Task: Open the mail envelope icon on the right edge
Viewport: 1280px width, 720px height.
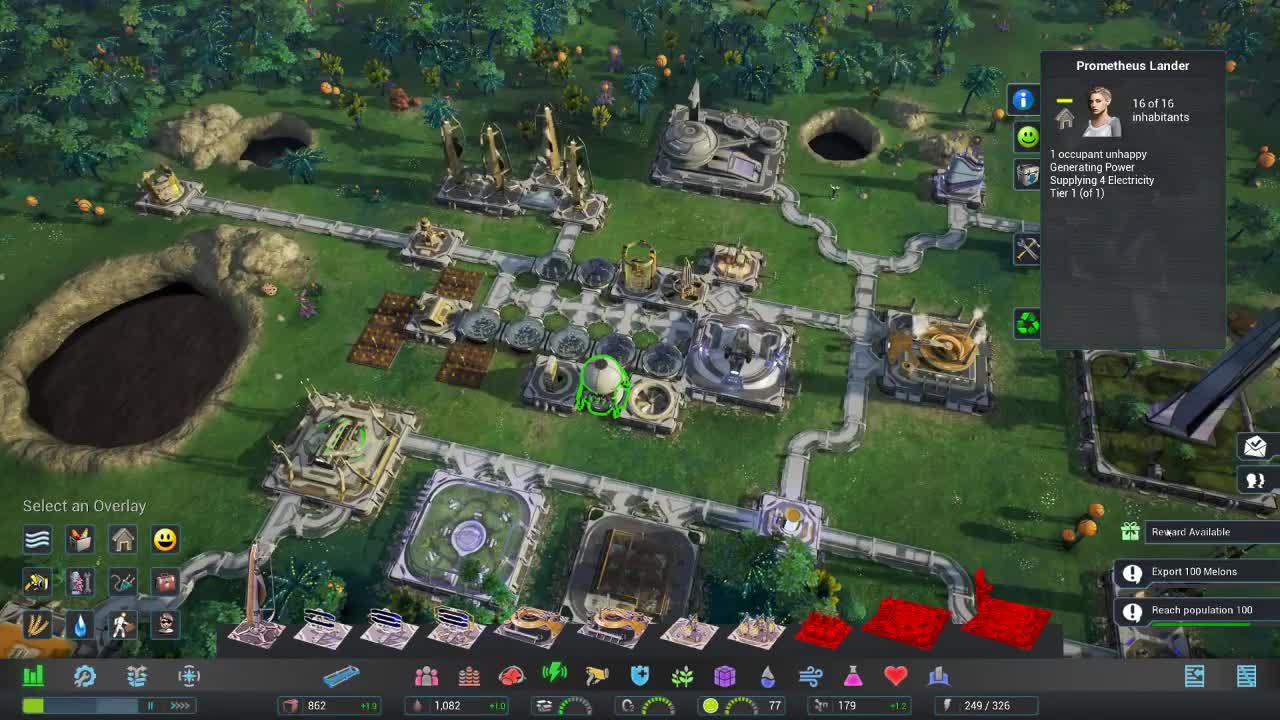Action: pyautogui.click(x=1255, y=447)
